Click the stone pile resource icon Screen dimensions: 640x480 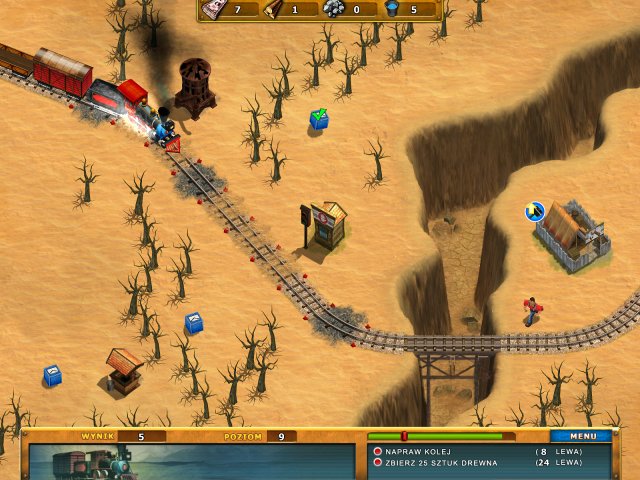coord(332,9)
